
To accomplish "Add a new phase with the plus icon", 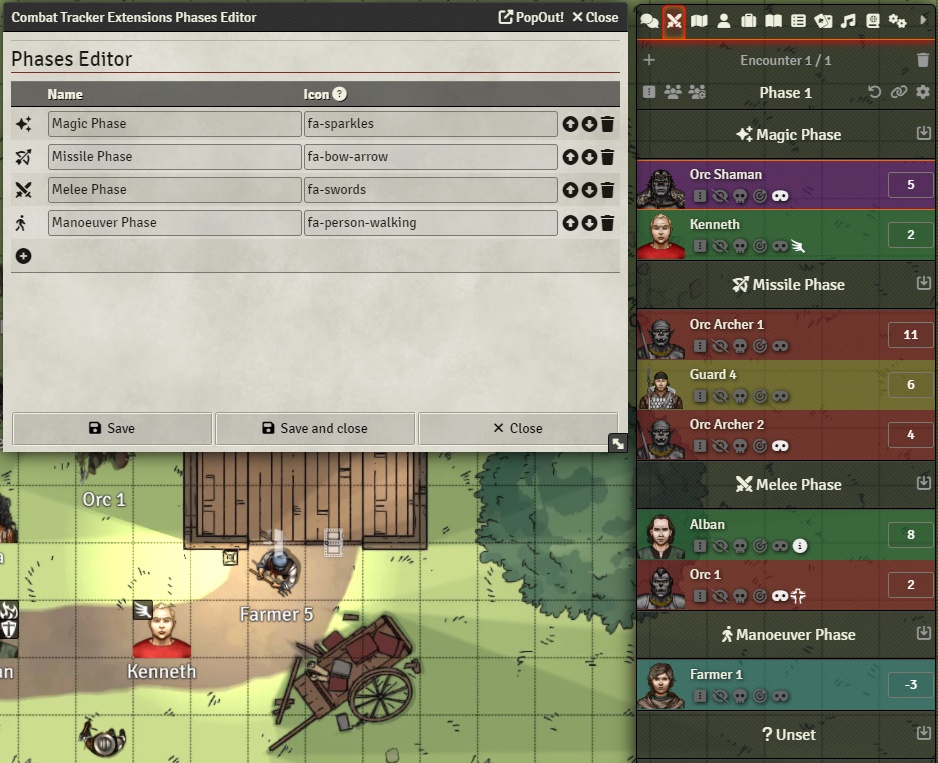I will [x=24, y=256].
